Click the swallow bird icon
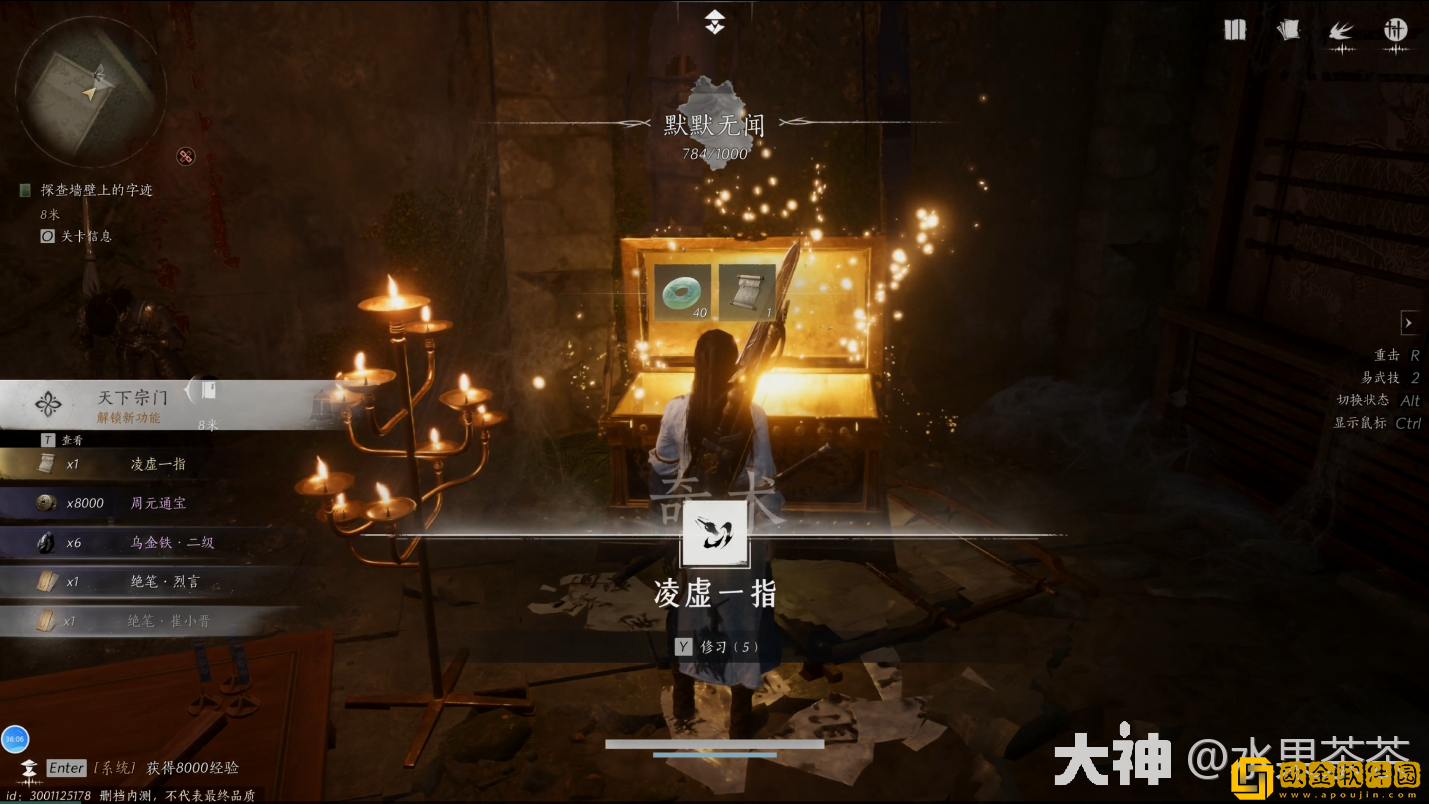 (1341, 31)
